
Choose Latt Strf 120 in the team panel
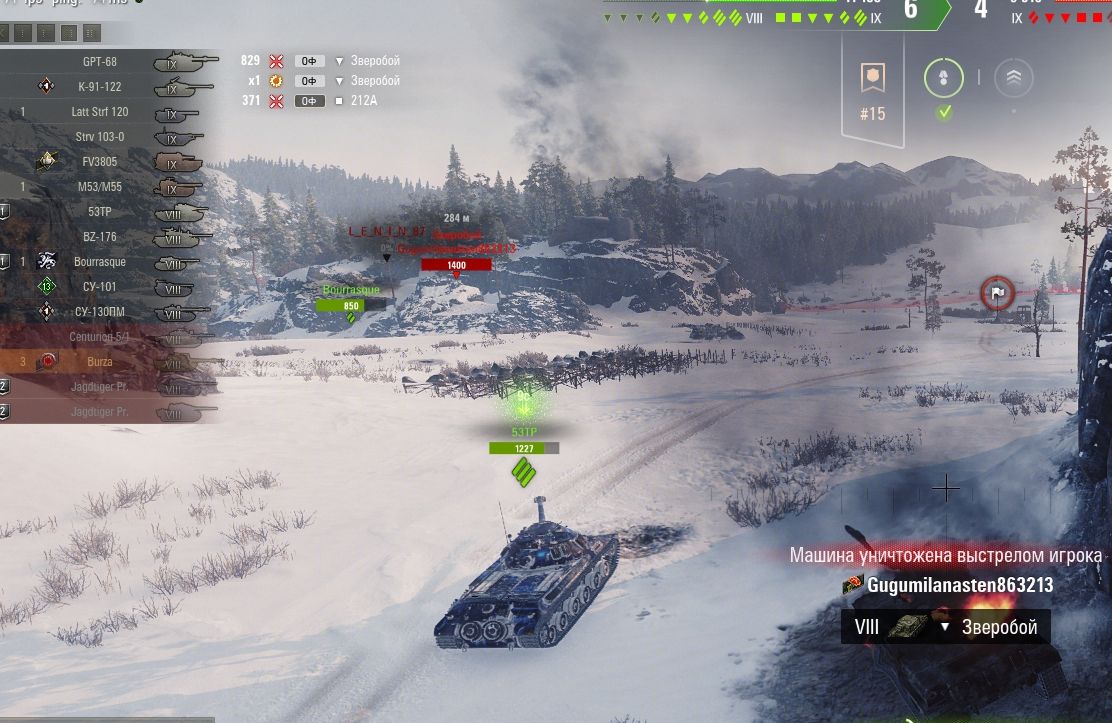[x=100, y=112]
